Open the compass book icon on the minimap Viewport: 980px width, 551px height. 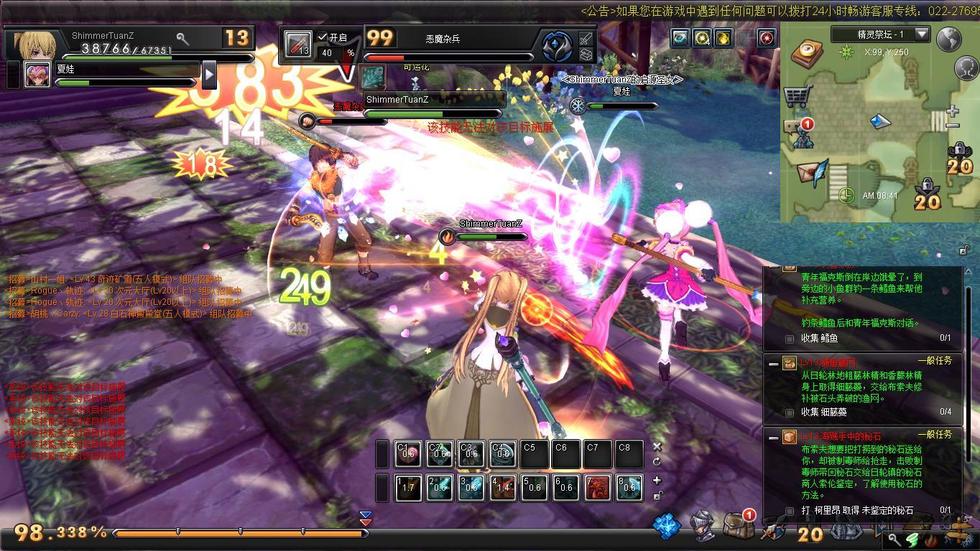pos(806,52)
